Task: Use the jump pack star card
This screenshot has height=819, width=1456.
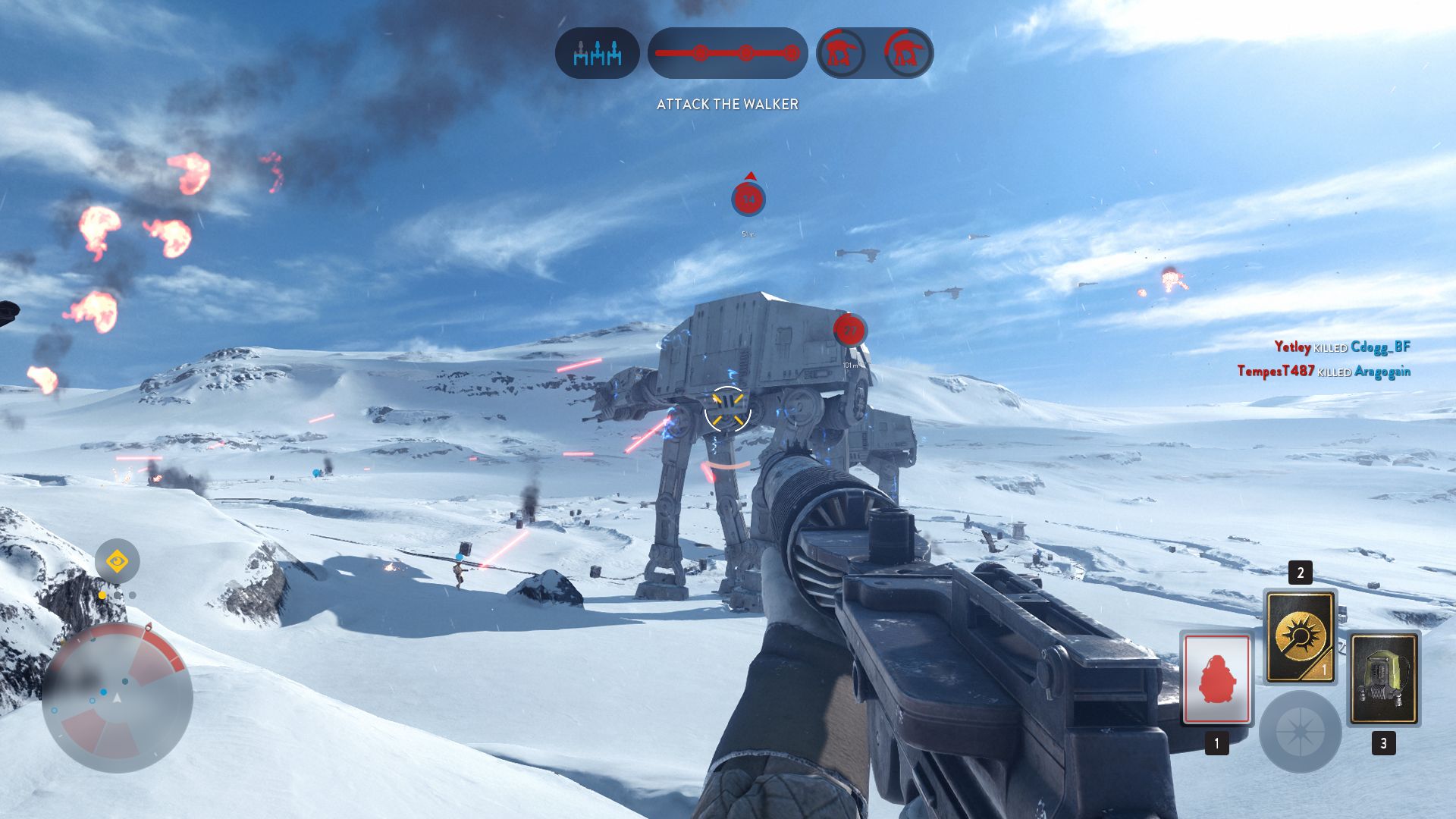Action: (1383, 679)
